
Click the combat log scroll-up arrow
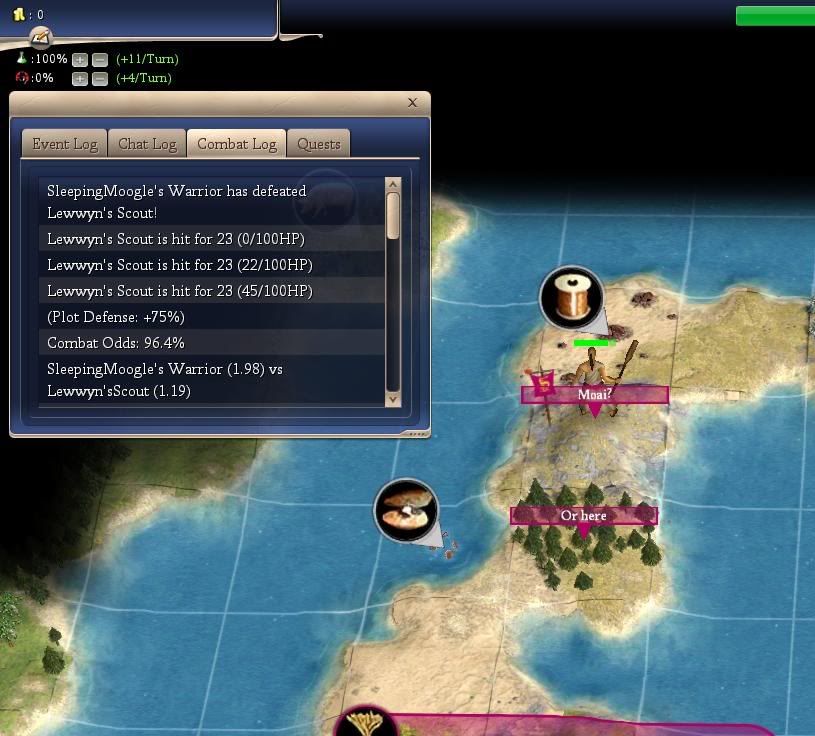coord(392,185)
